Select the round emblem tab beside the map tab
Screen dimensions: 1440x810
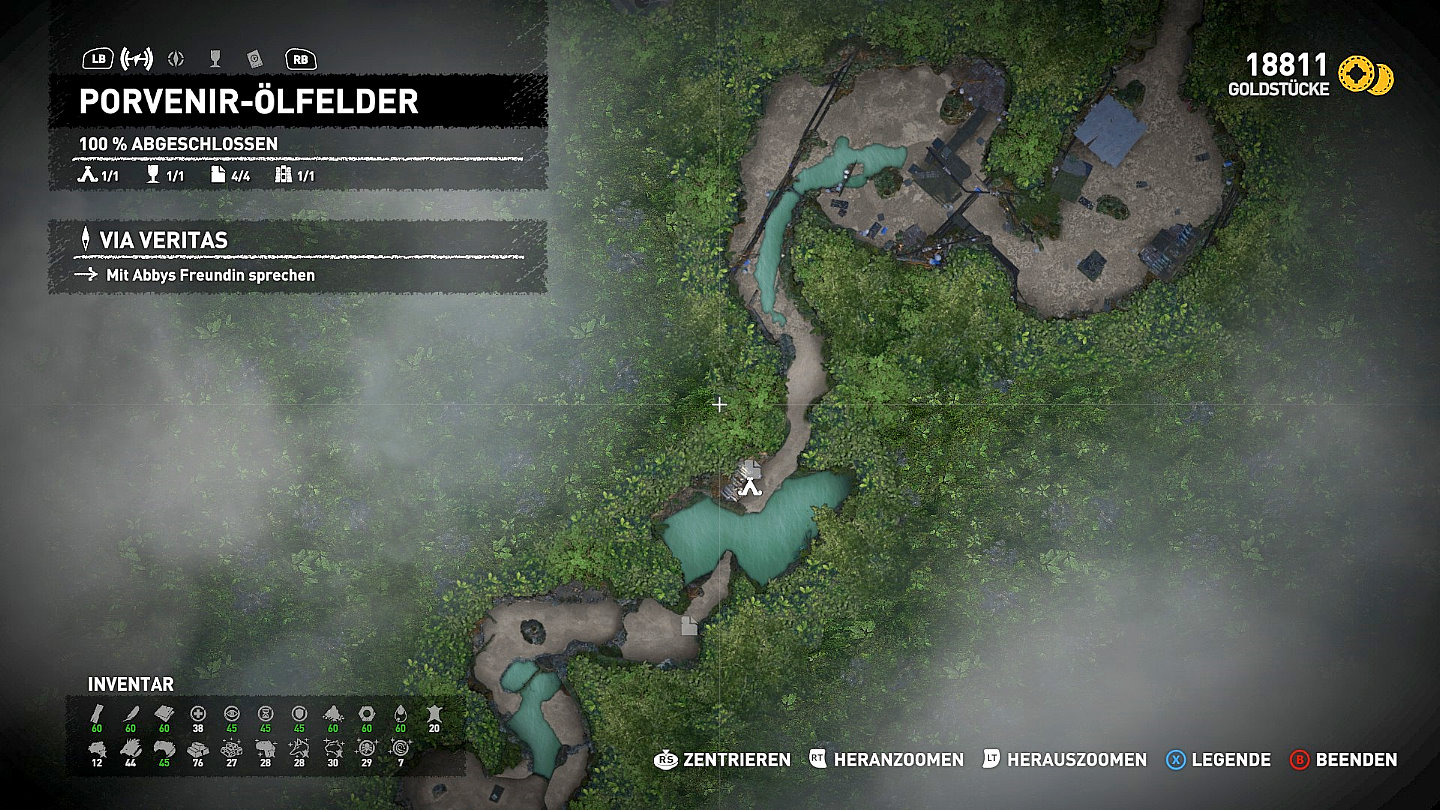(177, 59)
